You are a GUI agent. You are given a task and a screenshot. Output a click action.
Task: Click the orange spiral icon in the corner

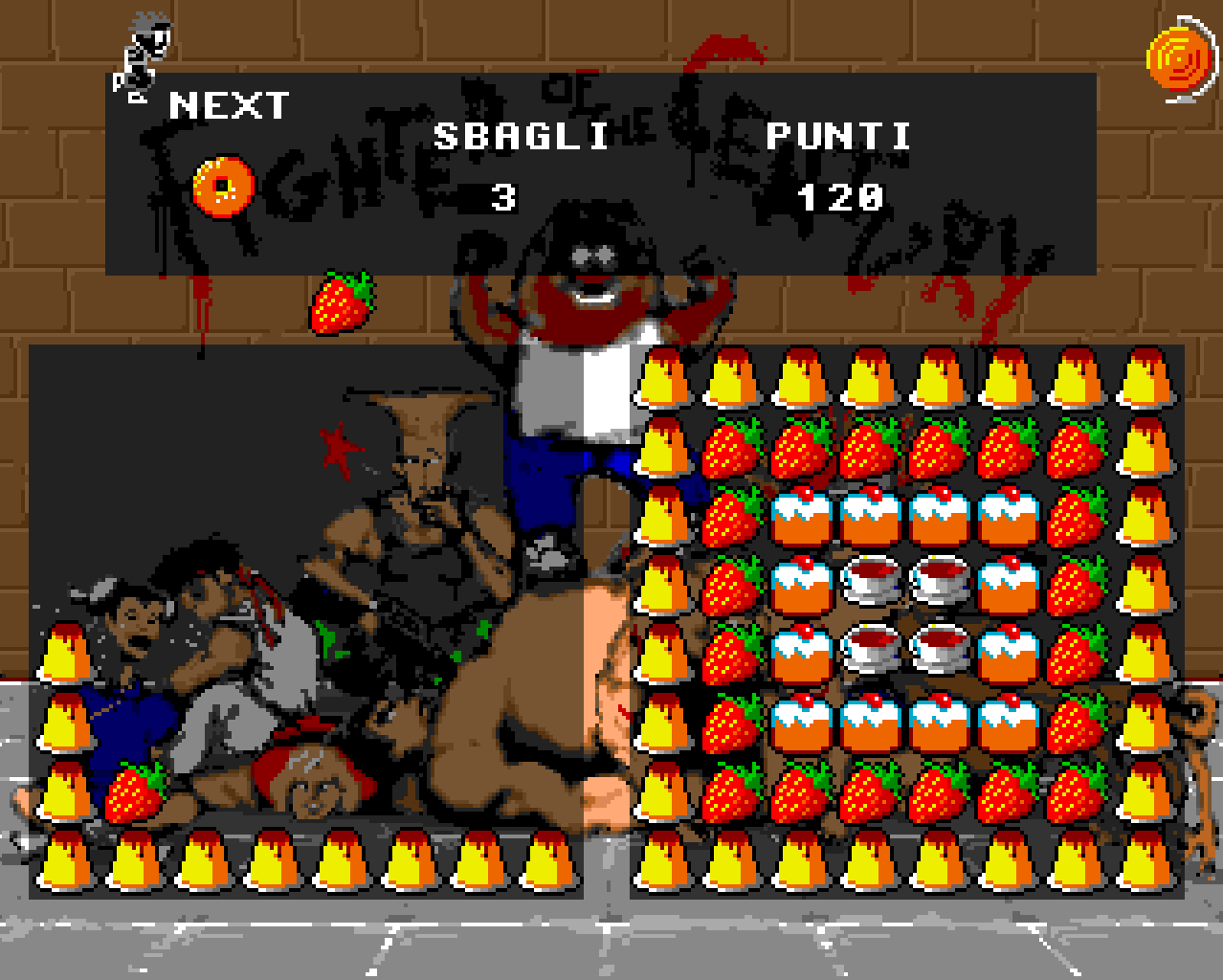1181,59
